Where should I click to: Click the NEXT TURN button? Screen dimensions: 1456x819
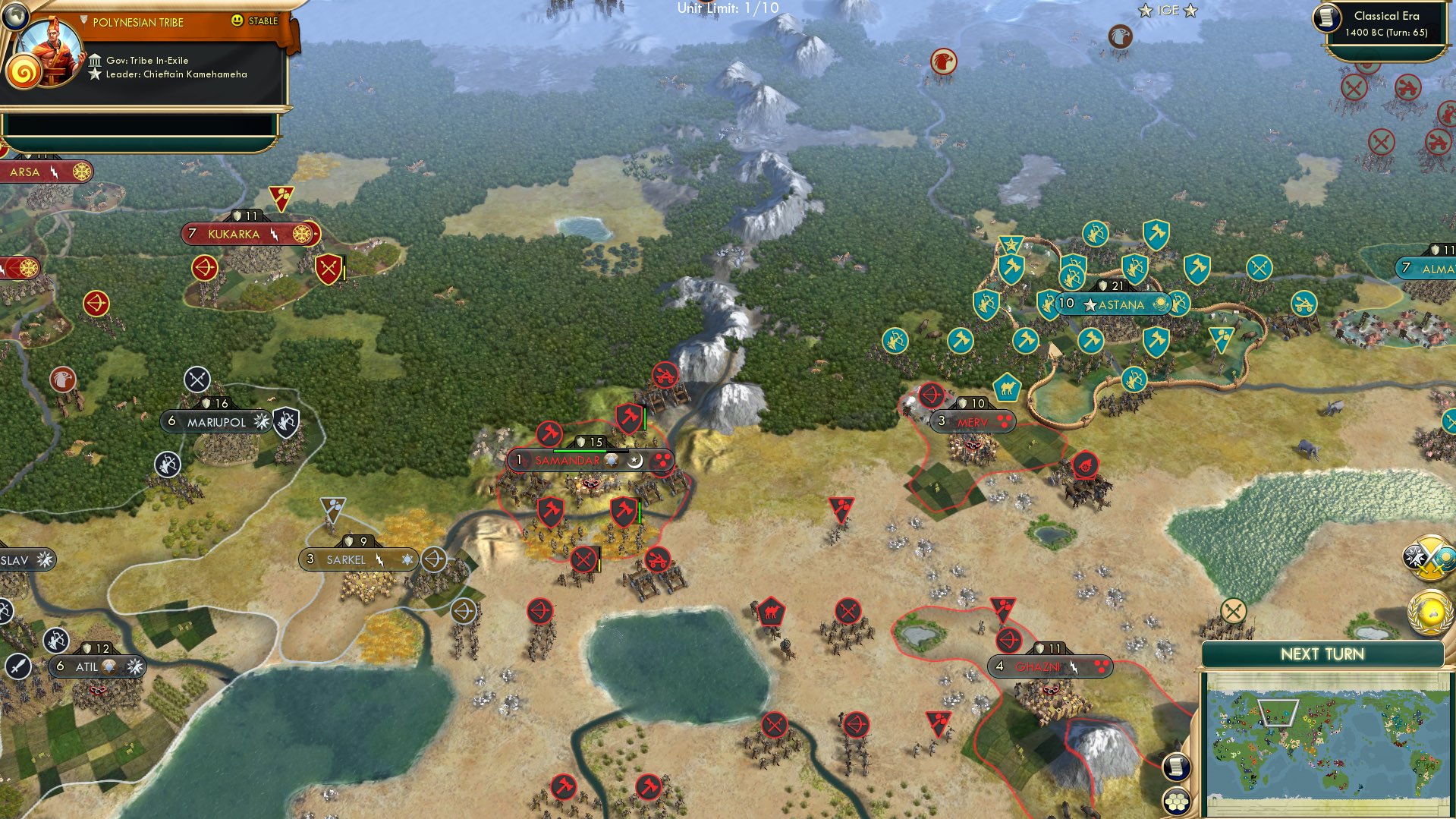point(1325,653)
